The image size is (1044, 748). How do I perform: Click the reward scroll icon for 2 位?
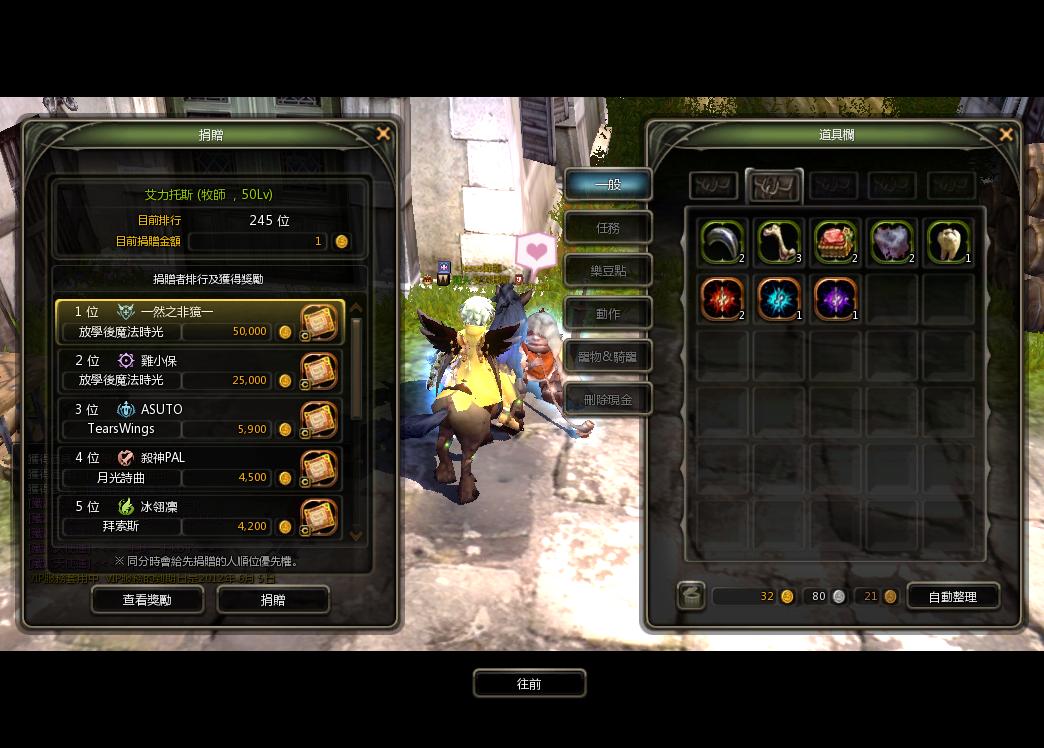(x=319, y=371)
